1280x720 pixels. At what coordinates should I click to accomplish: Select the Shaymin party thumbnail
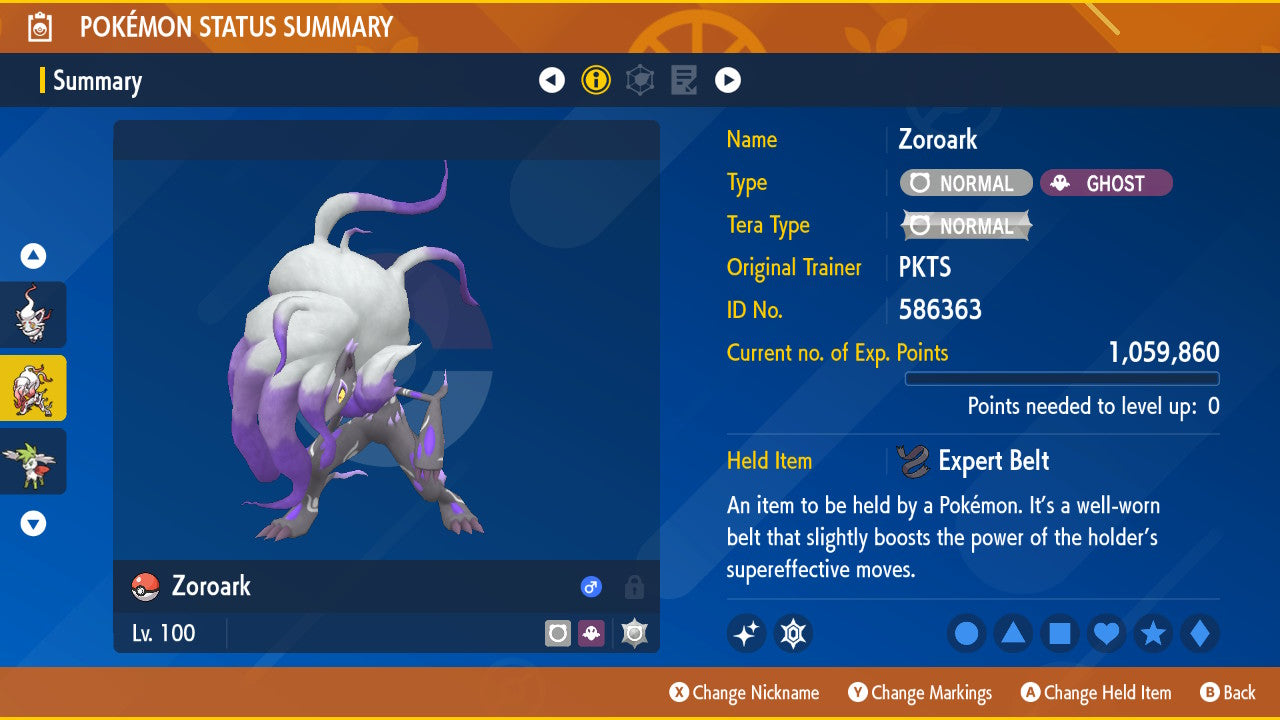[33, 461]
